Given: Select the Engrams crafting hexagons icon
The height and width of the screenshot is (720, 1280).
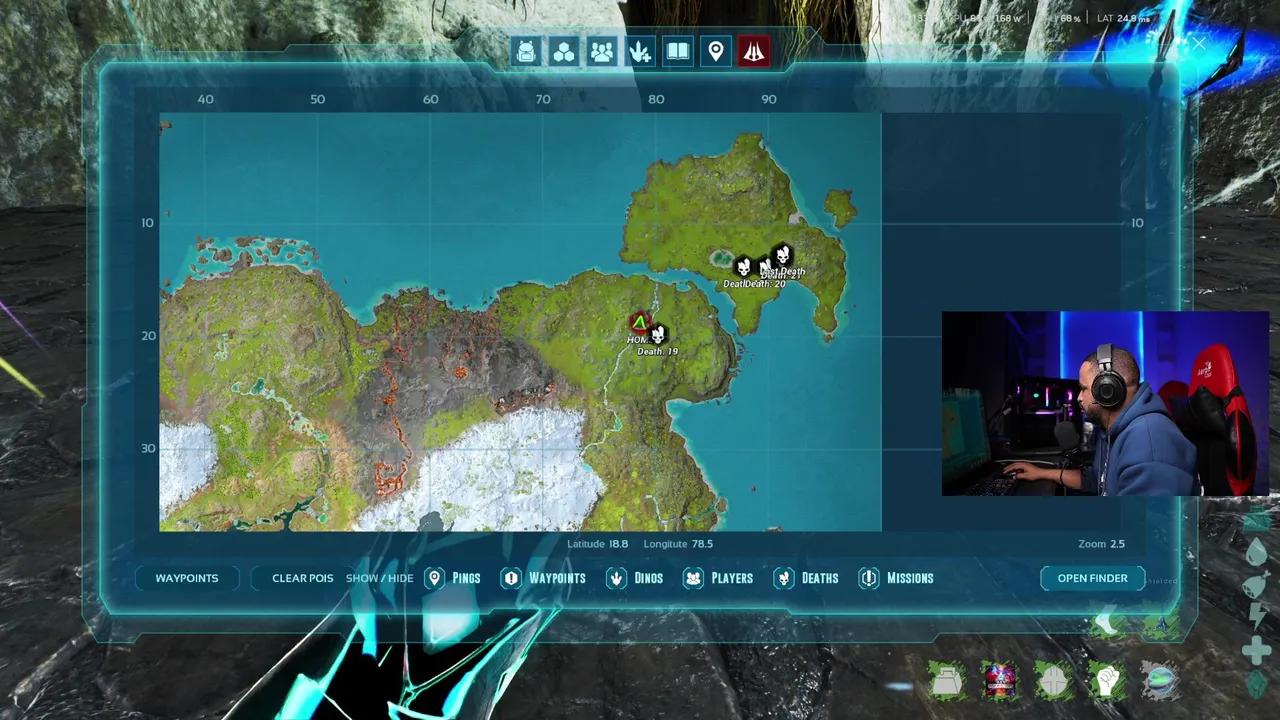Looking at the screenshot, I should [563, 51].
